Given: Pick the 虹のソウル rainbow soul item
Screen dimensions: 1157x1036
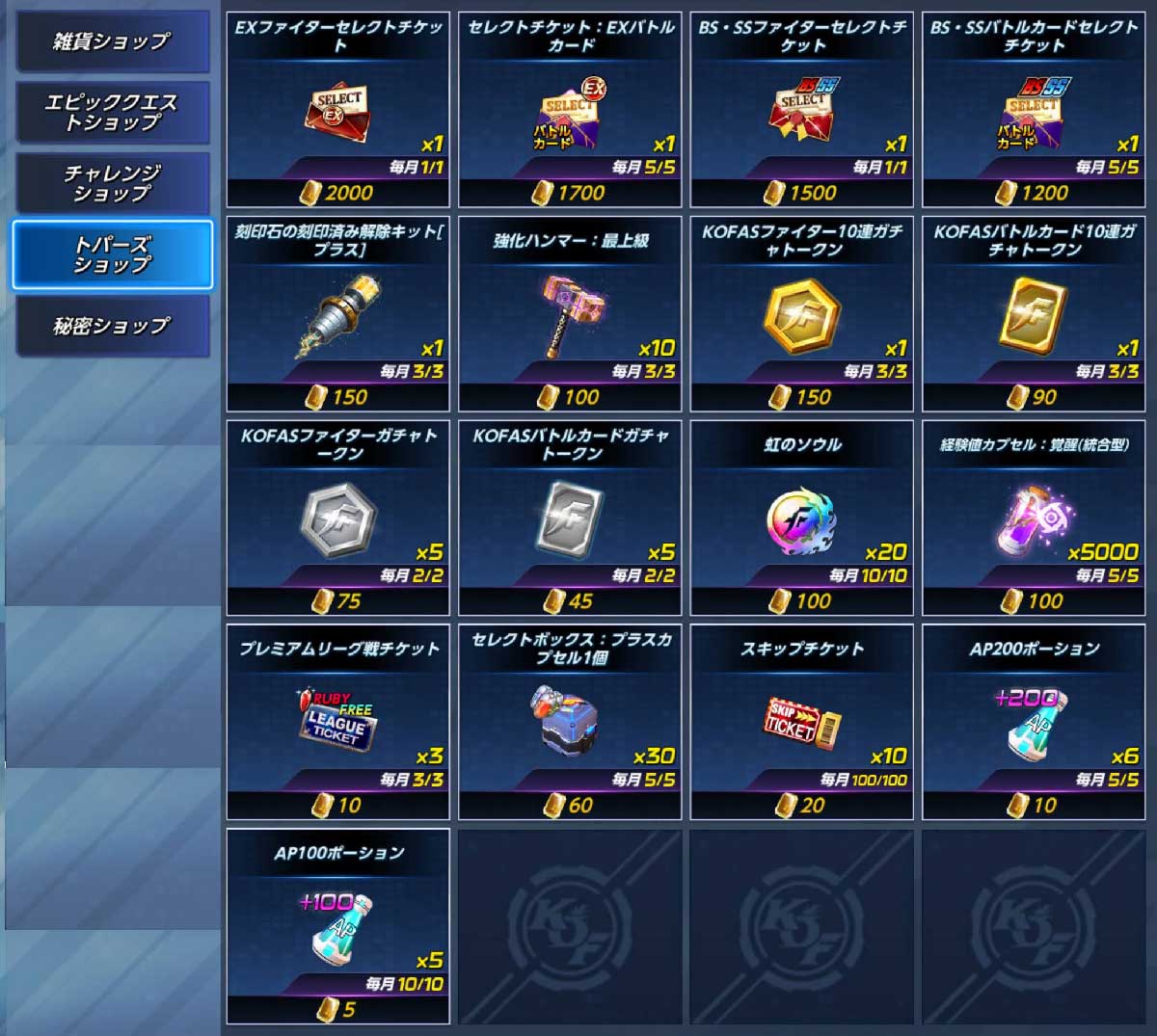Looking at the screenshot, I should pyautogui.click(x=802, y=519).
